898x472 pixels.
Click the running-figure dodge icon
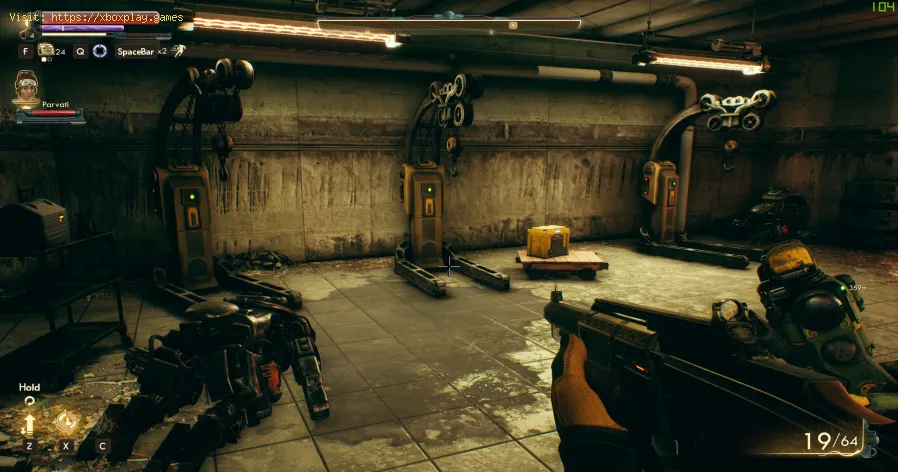[x=178, y=50]
